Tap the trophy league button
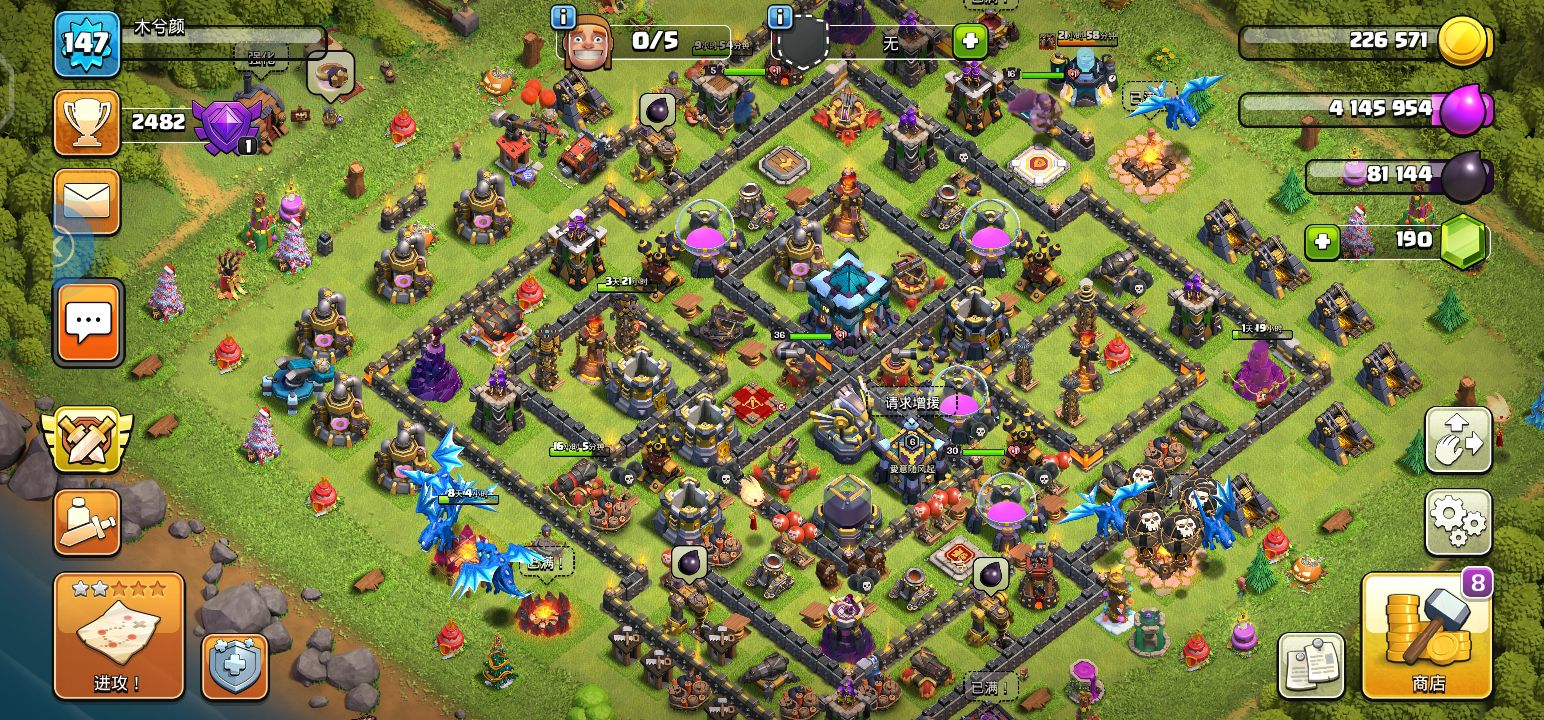Screen dimensions: 1544x720 click(87, 122)
